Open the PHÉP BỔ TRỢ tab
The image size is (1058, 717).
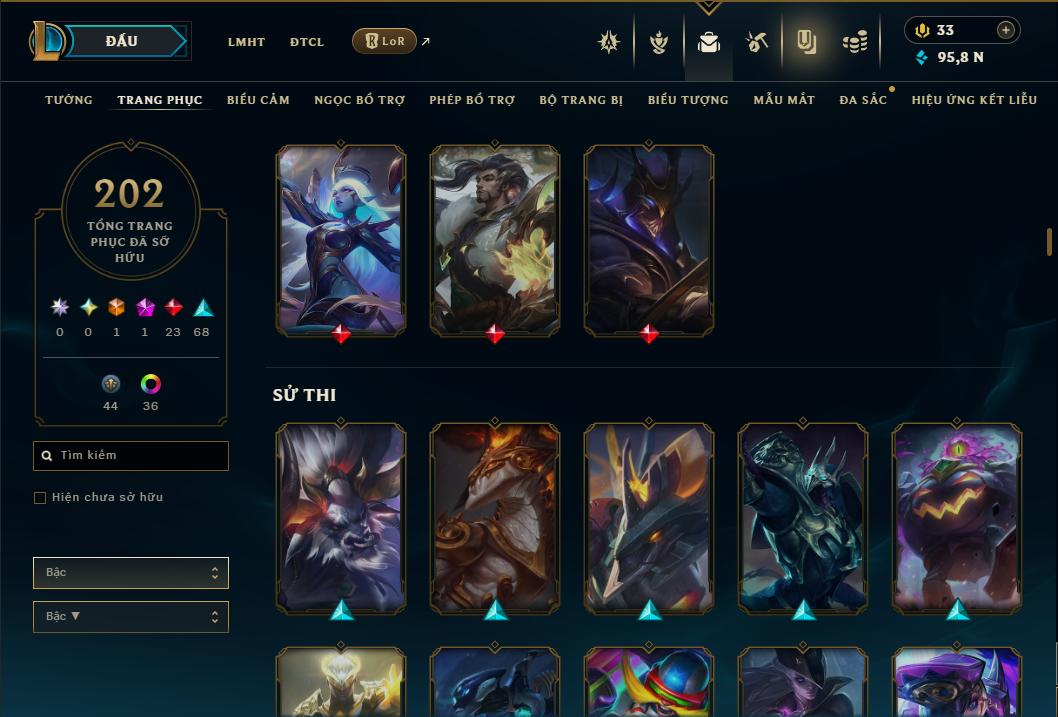[472, 100]
